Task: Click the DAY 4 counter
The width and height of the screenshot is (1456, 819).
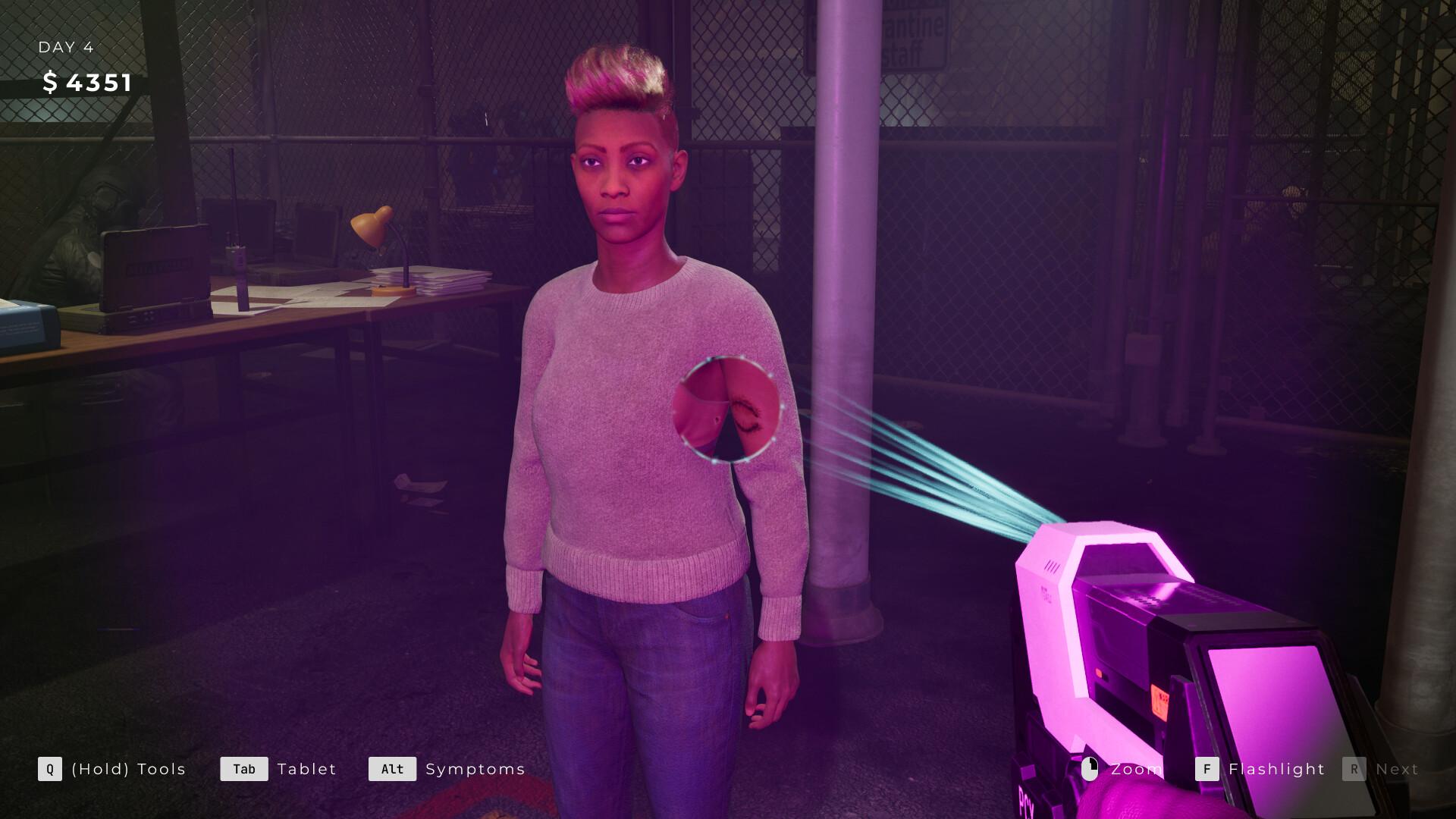Action: tap(65, 47)
